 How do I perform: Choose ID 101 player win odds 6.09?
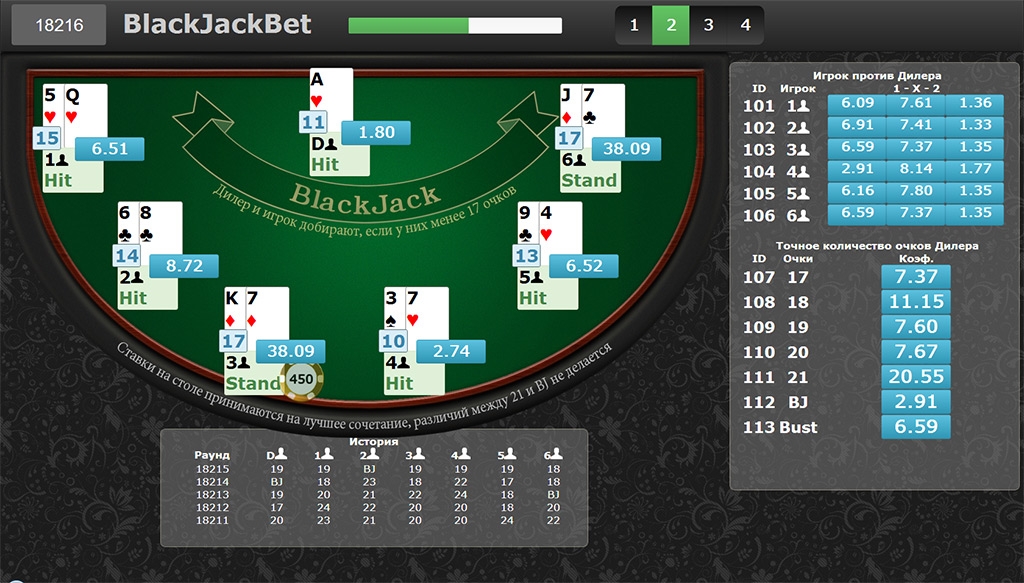858,103
